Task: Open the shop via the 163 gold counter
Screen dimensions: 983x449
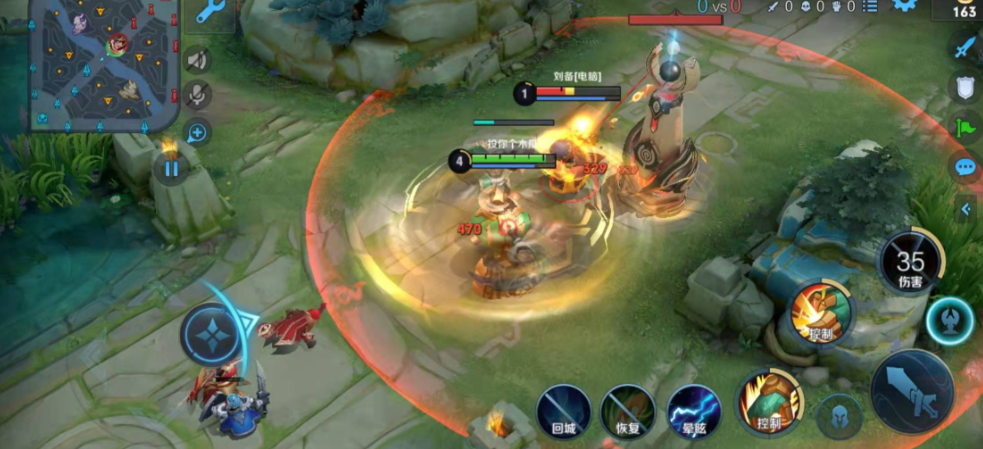Action: (x=964, y=10)
